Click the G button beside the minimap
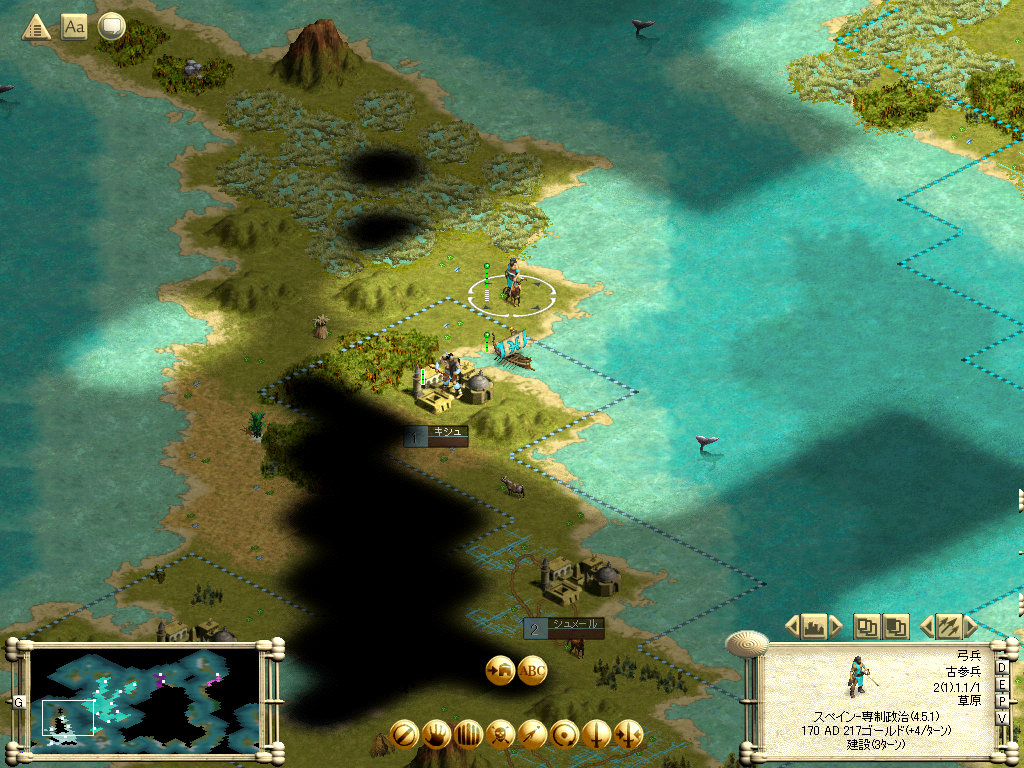 pyautogui.click(x=18, y=701)
